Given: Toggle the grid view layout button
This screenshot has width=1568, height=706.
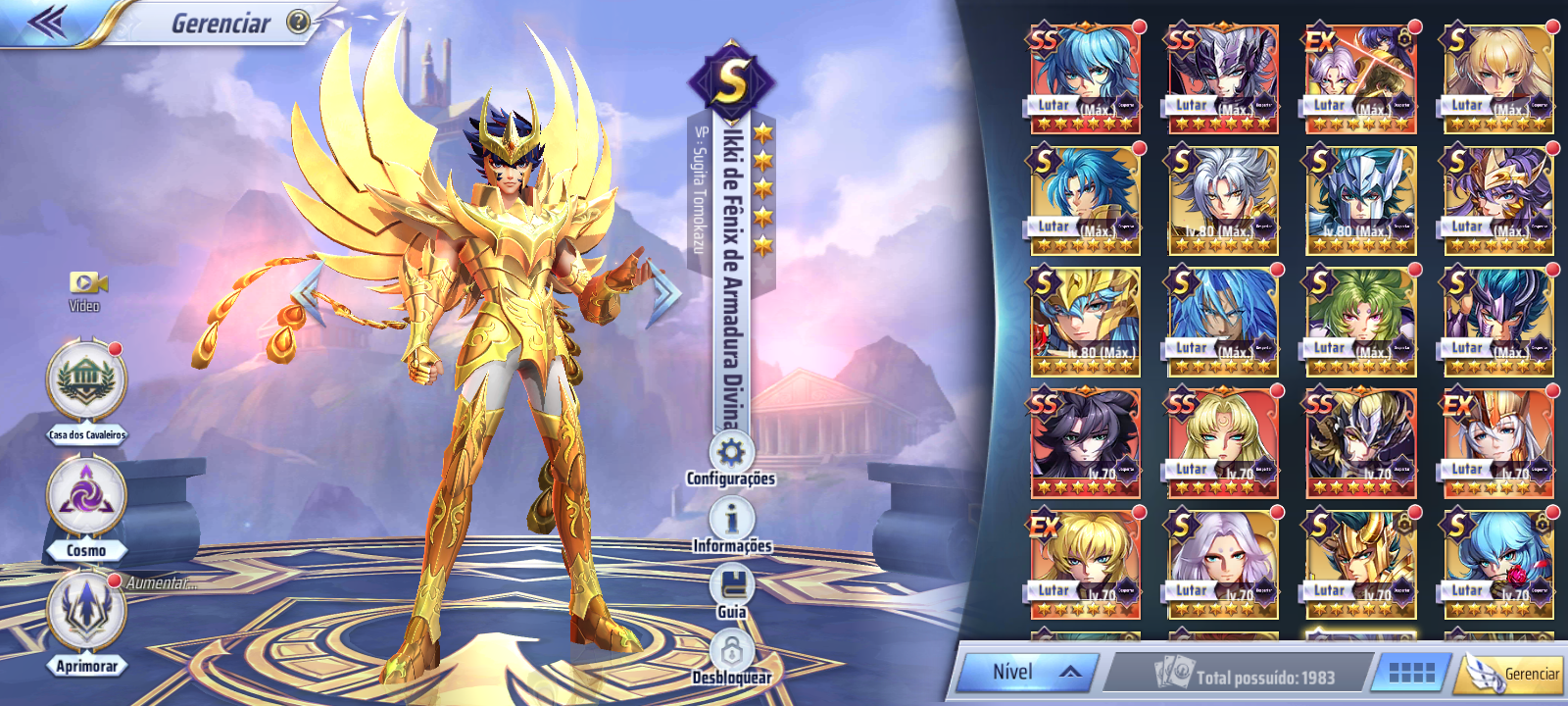Looking at the screenshot, I should tap(1411, 672).
